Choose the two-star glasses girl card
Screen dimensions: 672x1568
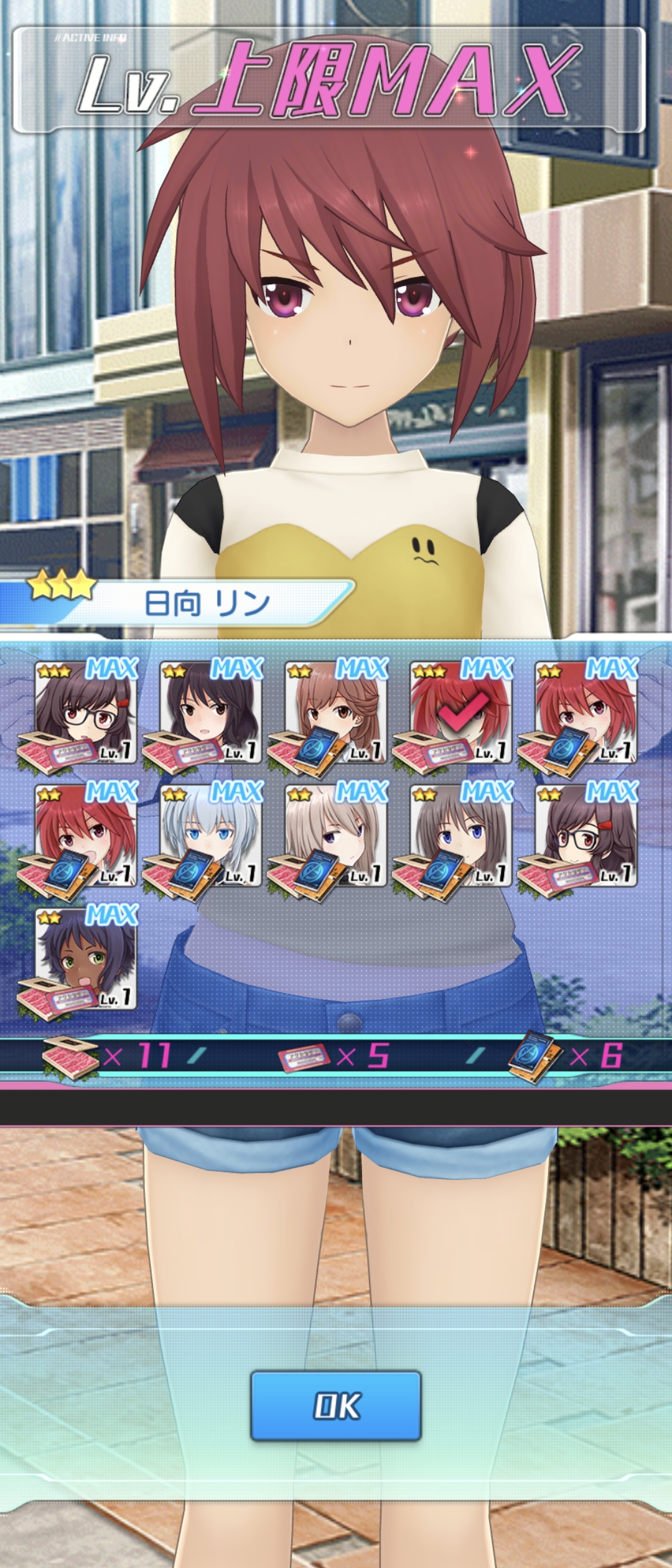[x=587, y=835]
